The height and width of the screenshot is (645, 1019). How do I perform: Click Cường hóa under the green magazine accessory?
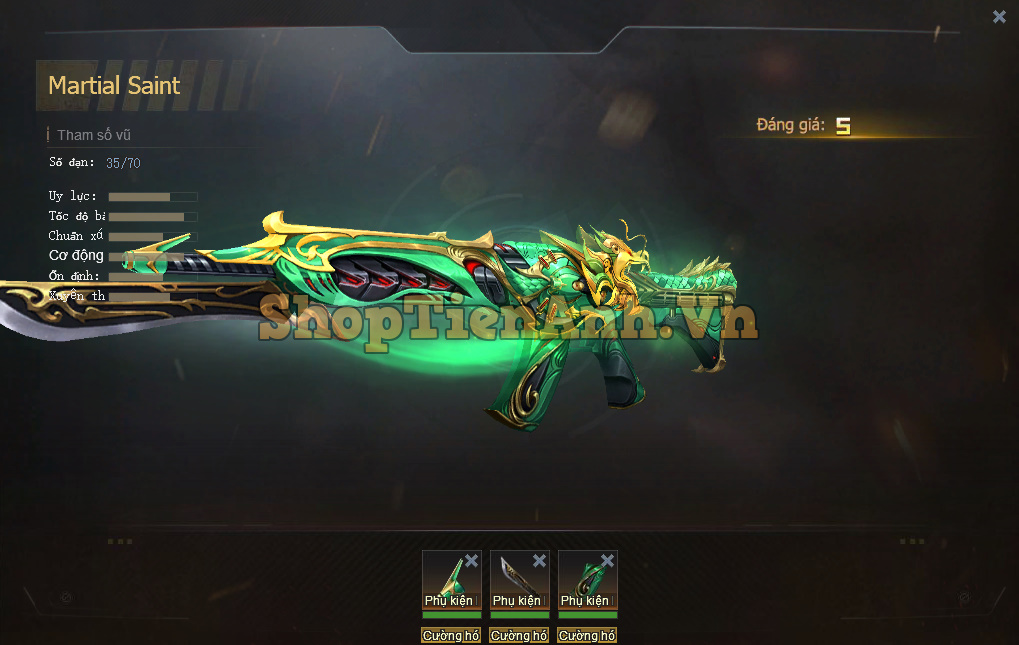(x=587, y=635)
